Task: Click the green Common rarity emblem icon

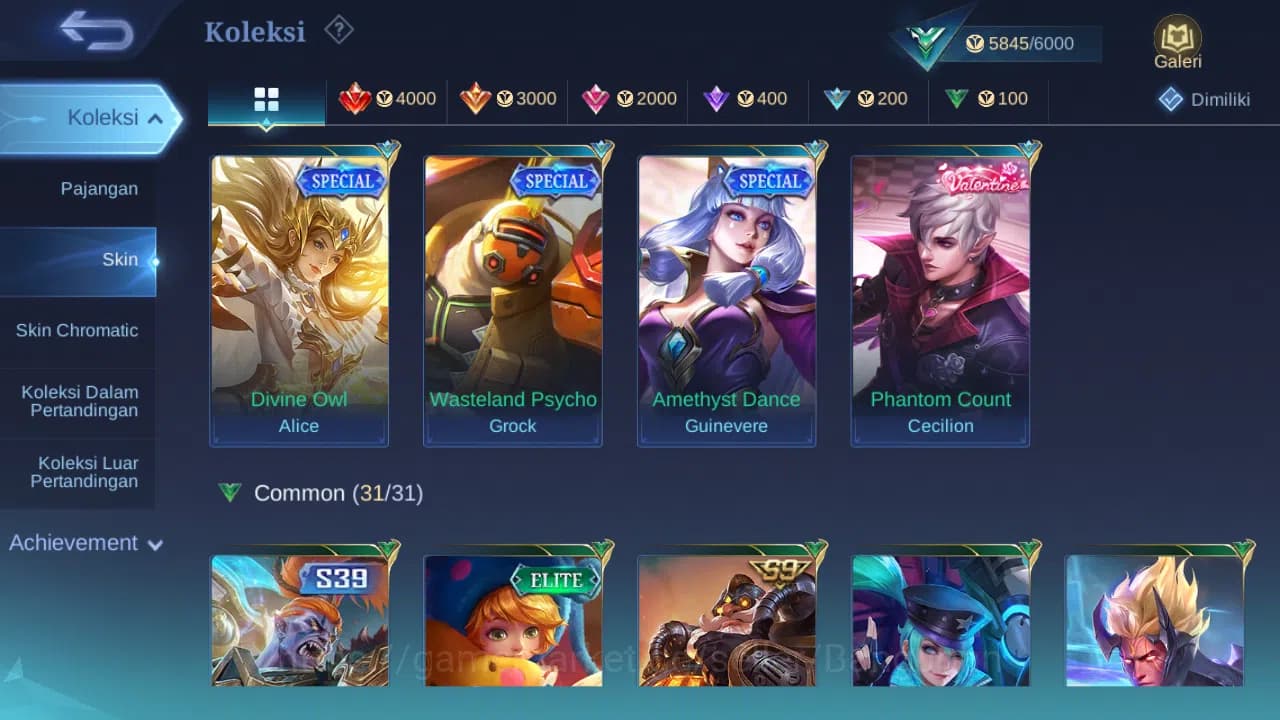Action: 230,492
